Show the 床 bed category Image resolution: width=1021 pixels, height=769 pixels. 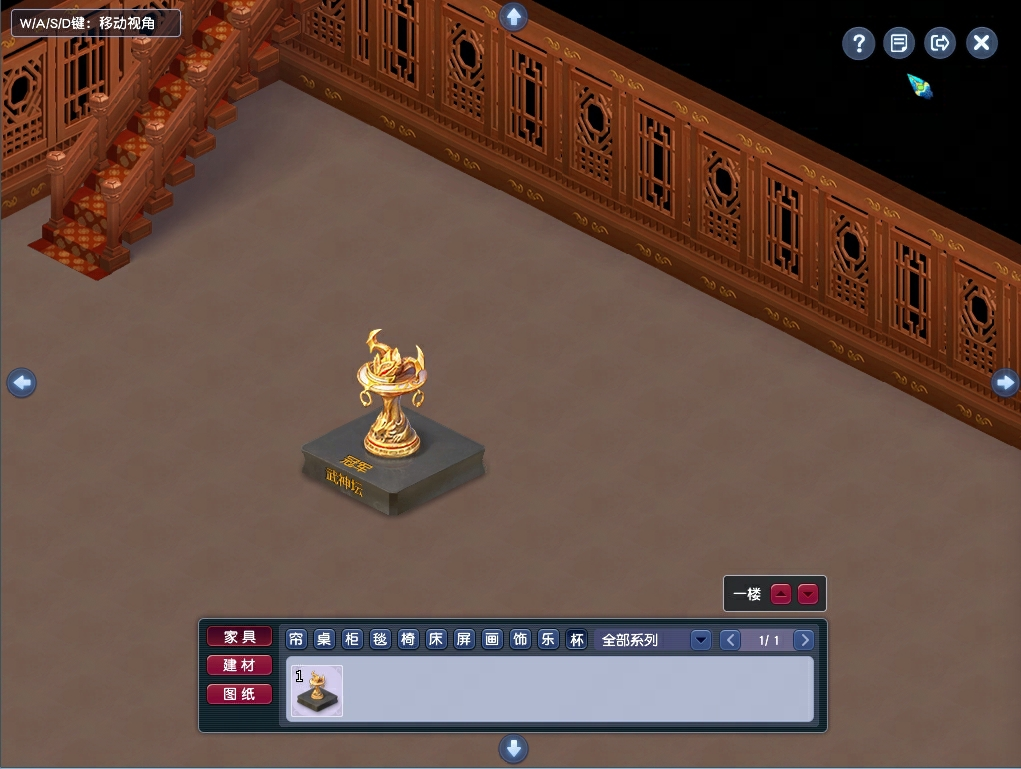[x=437, y=640]
